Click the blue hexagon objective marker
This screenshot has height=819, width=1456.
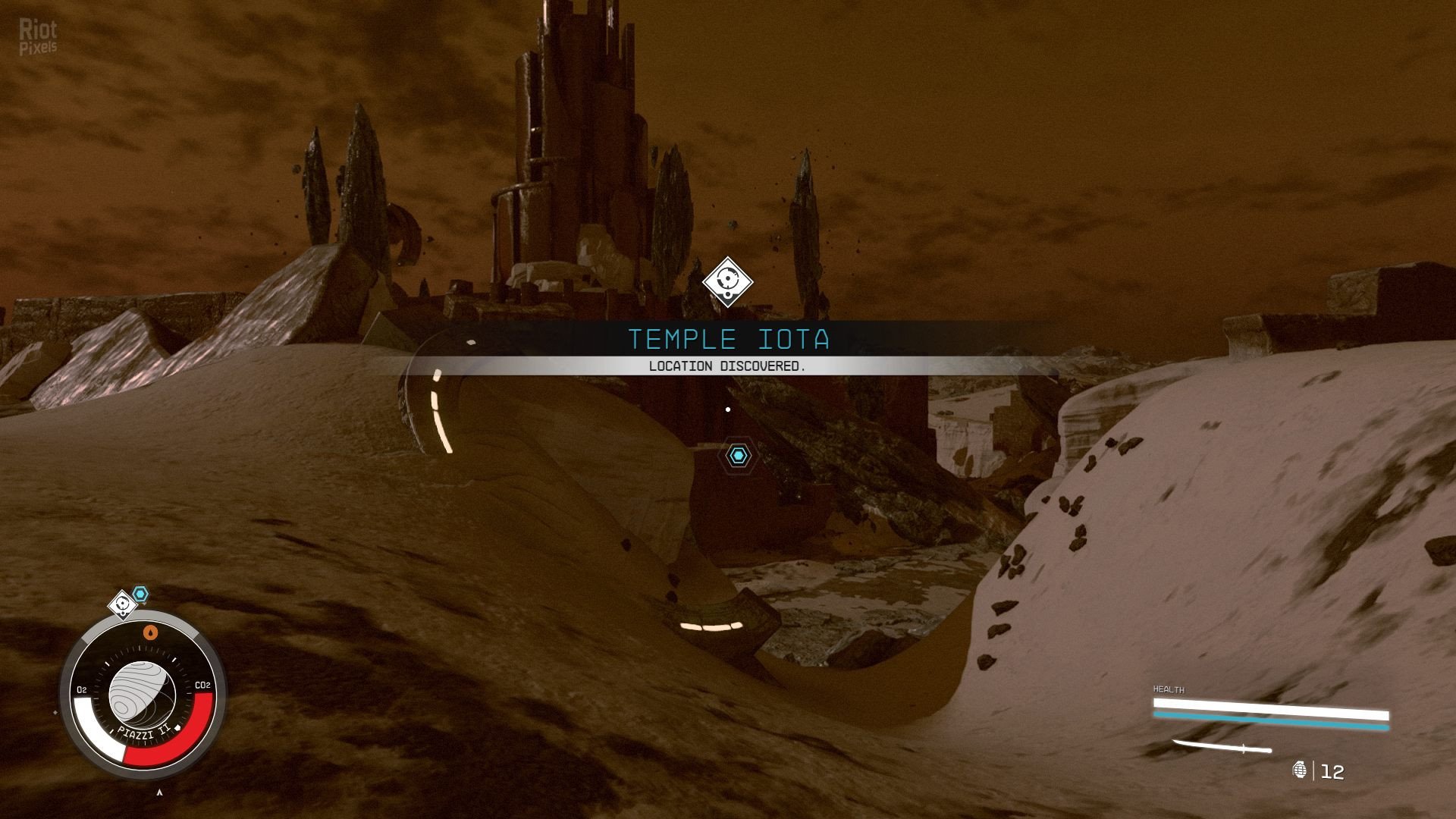click(x=738, y=455)
